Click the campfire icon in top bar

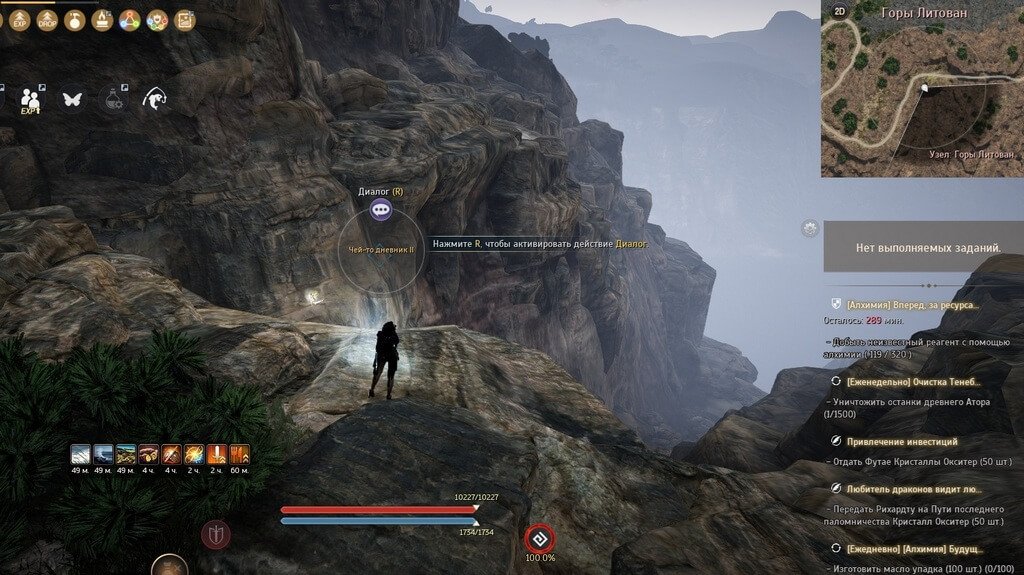point(102,19)
